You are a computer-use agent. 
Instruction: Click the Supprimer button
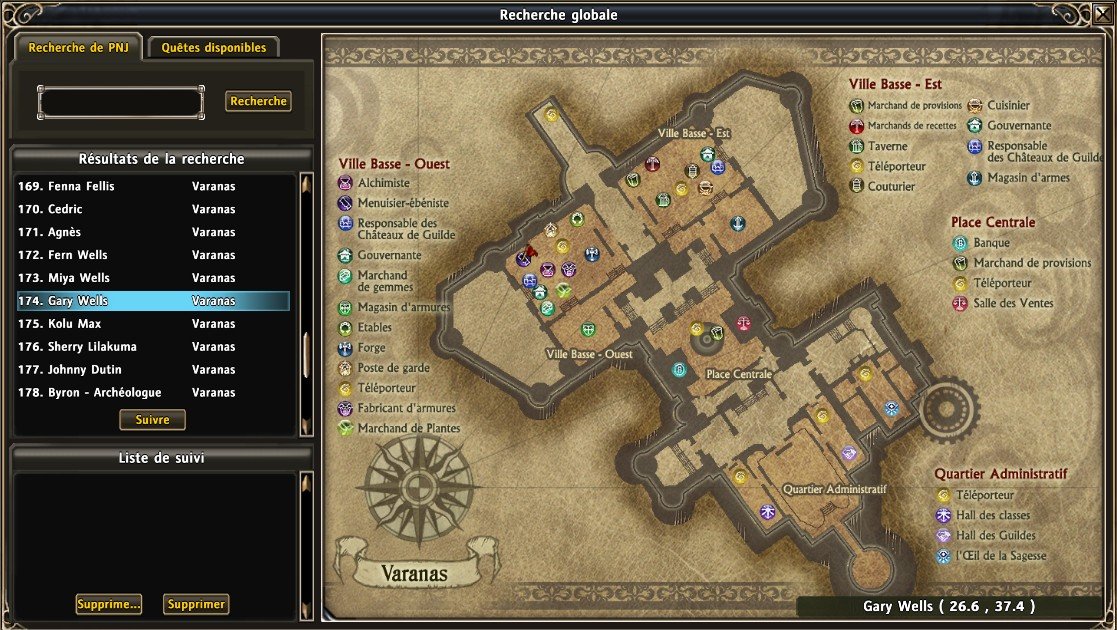coord(196,604)
